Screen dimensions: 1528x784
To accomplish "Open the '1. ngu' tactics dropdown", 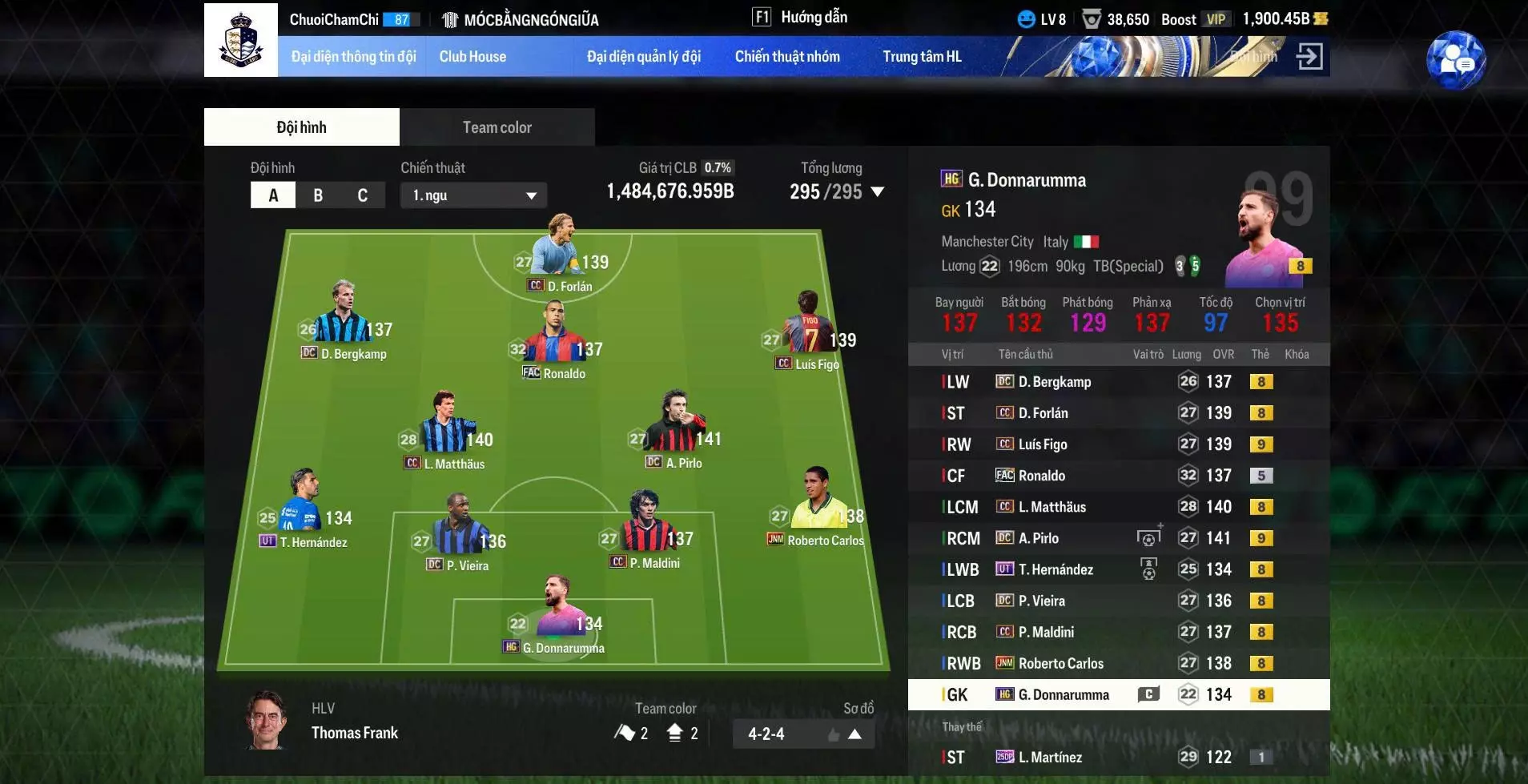I will pos(473,195).
